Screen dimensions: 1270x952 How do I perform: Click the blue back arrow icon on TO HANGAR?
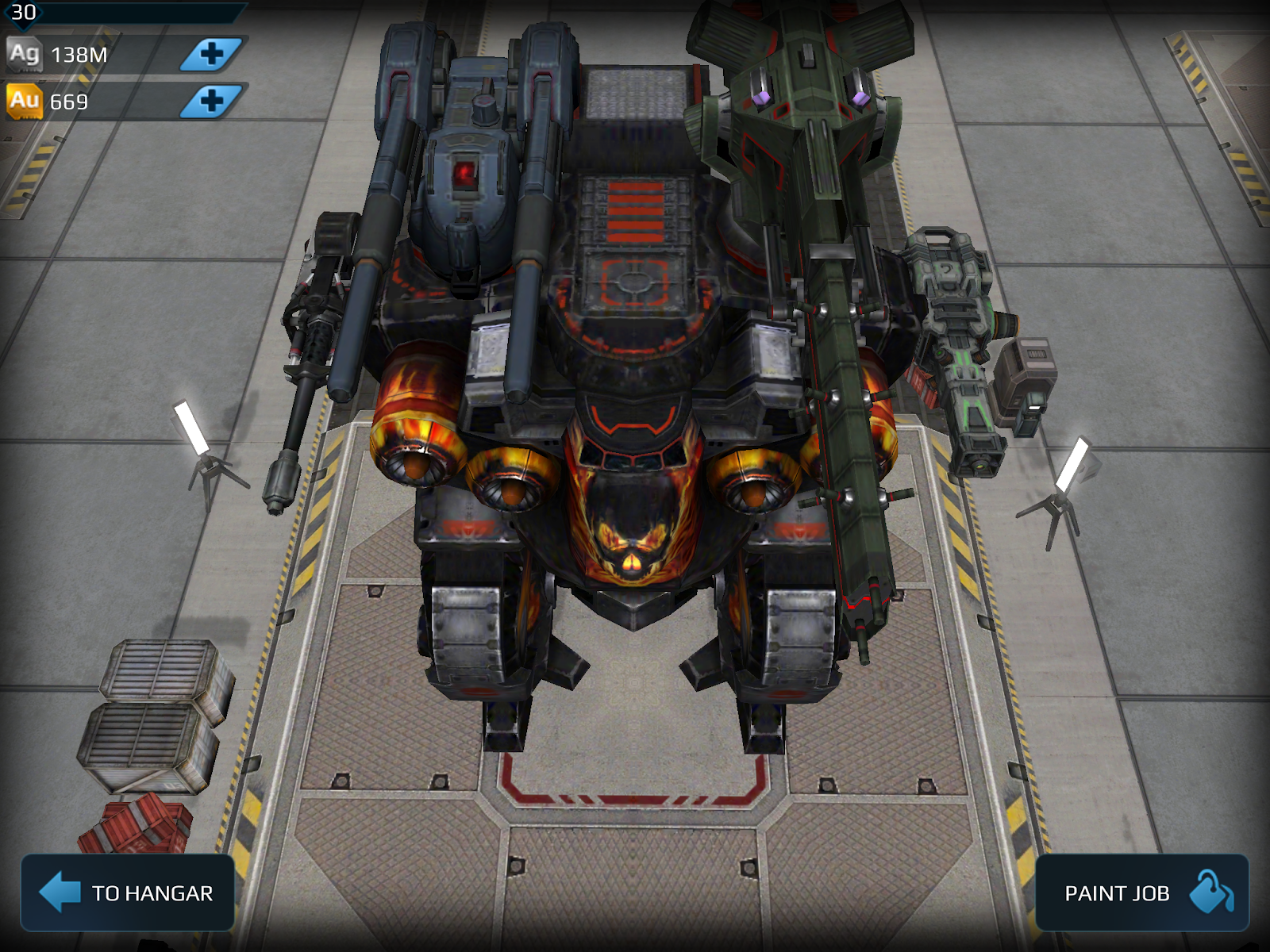(58, 892)
